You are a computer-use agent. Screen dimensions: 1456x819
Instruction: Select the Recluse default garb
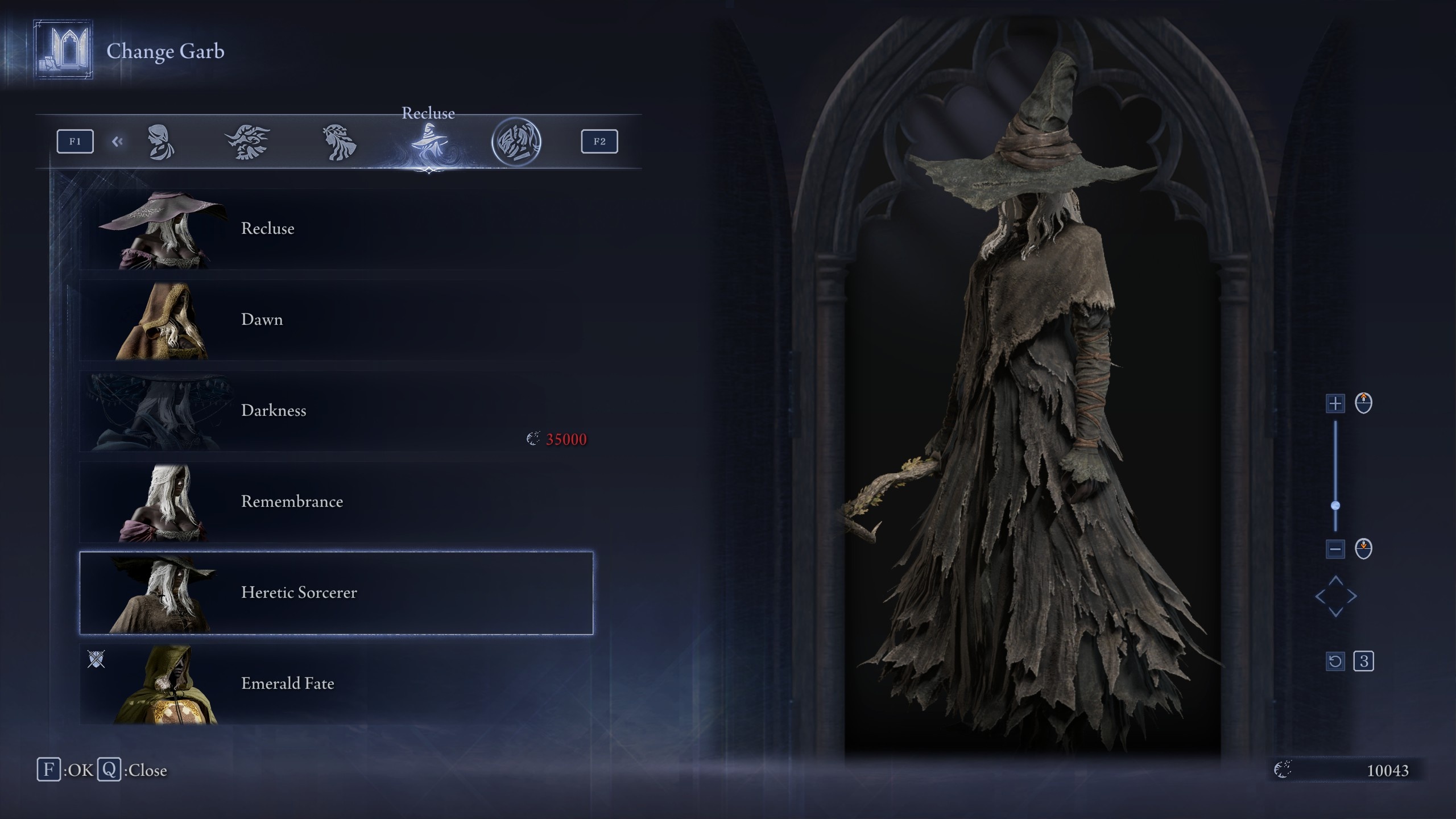click(x=336, y=229)
